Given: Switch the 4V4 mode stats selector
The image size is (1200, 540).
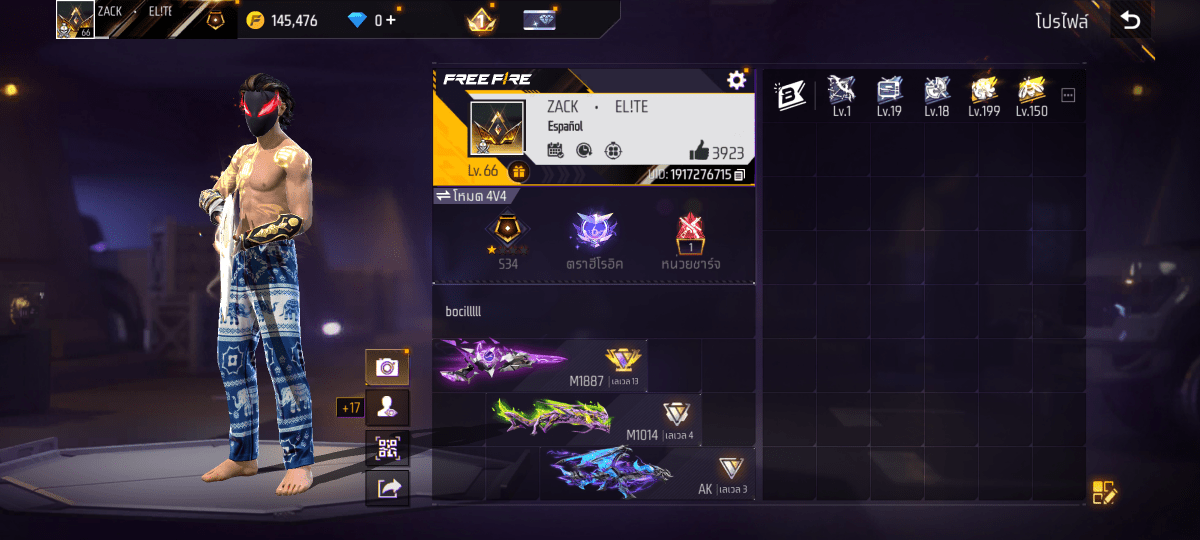Looking at the screenshot, I should [x=442, y=196].
